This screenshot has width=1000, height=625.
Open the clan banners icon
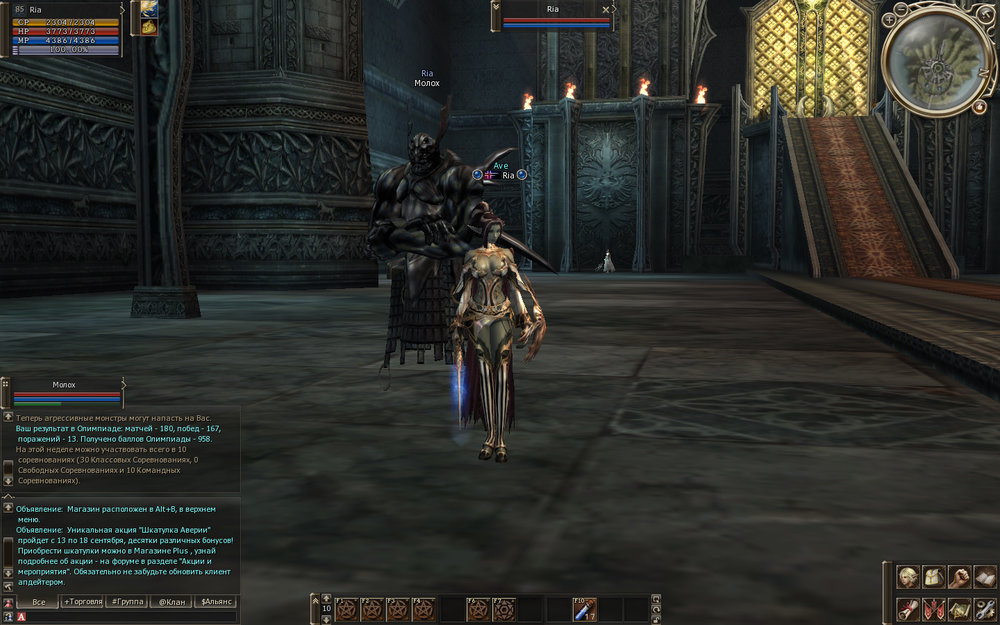click(934, 608)
